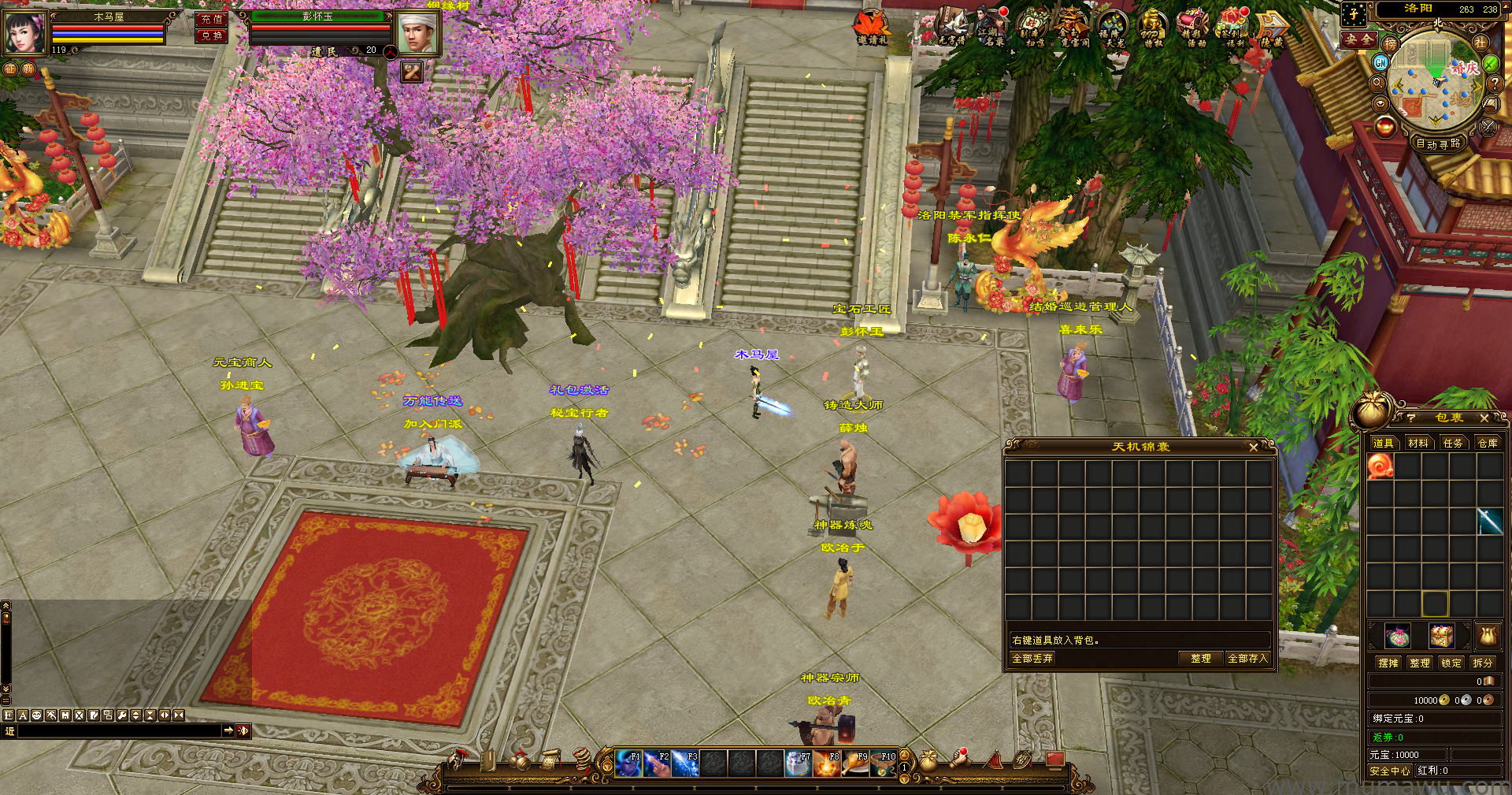Switch to the 材料 materials tab
Viewport: 1512px width, 795px height.
[1417, 444]
